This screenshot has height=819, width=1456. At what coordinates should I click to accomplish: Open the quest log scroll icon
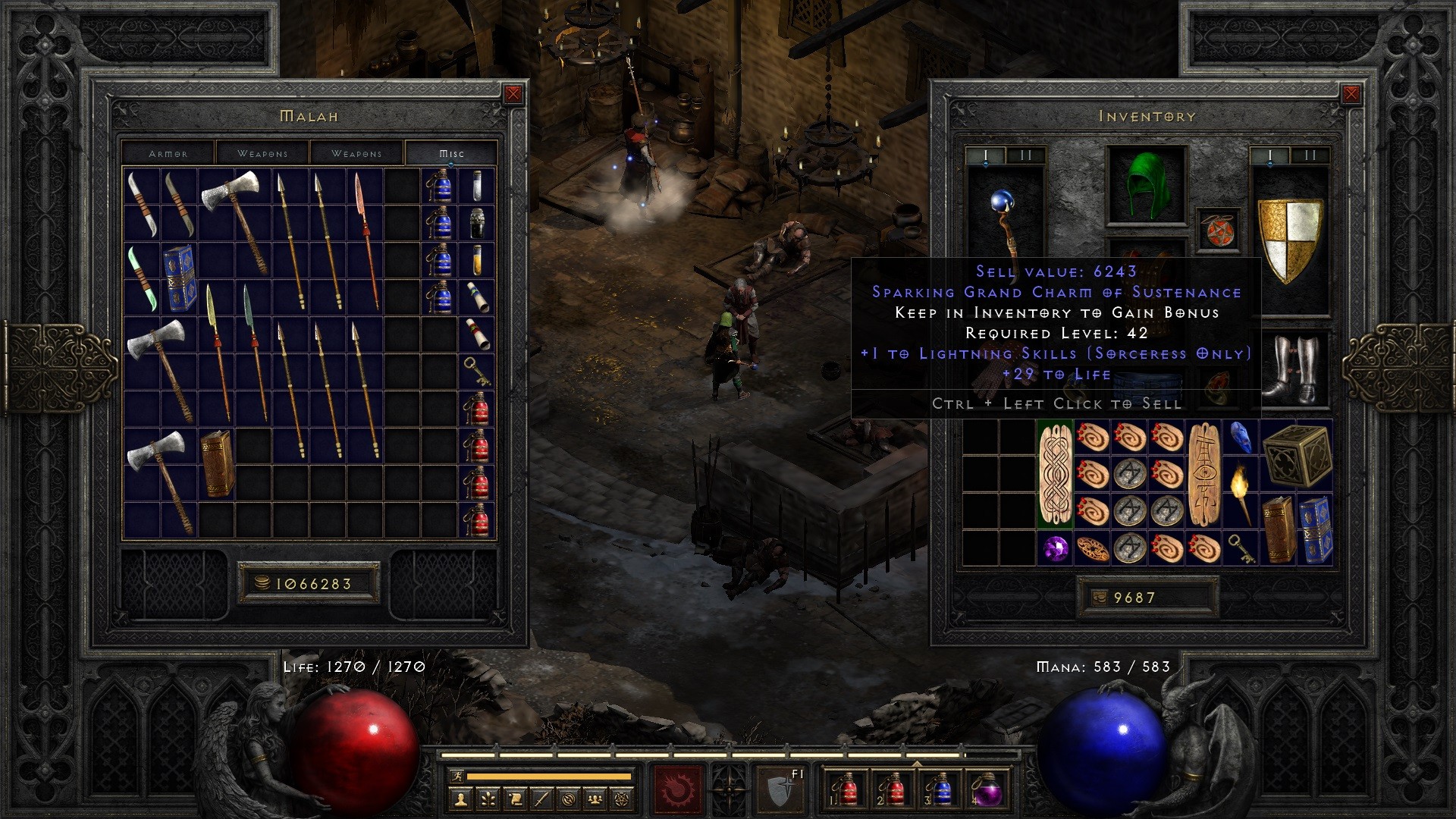pyautogui.click(x=514, y=800)
